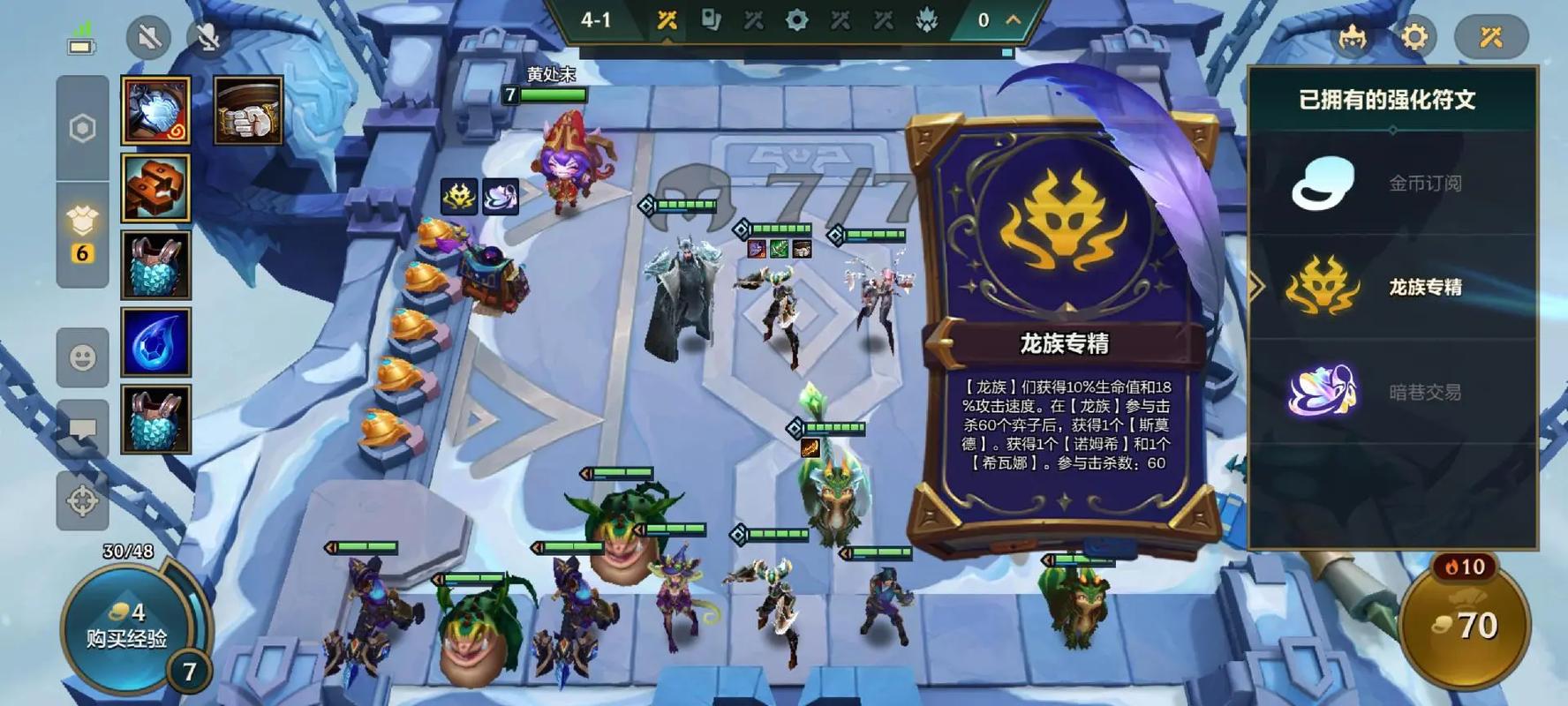Click the 70 gold coin display

[x=1466, y=626]
